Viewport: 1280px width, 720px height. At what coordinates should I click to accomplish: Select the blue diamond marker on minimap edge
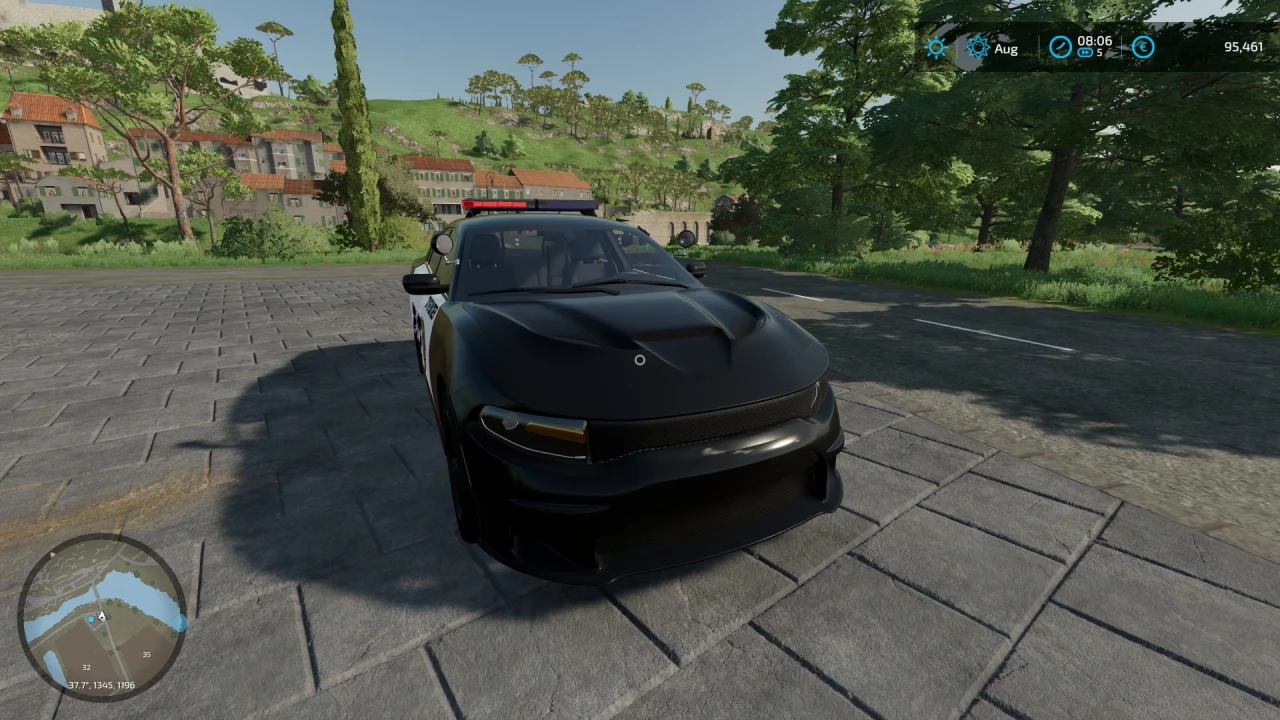[180, 621]
